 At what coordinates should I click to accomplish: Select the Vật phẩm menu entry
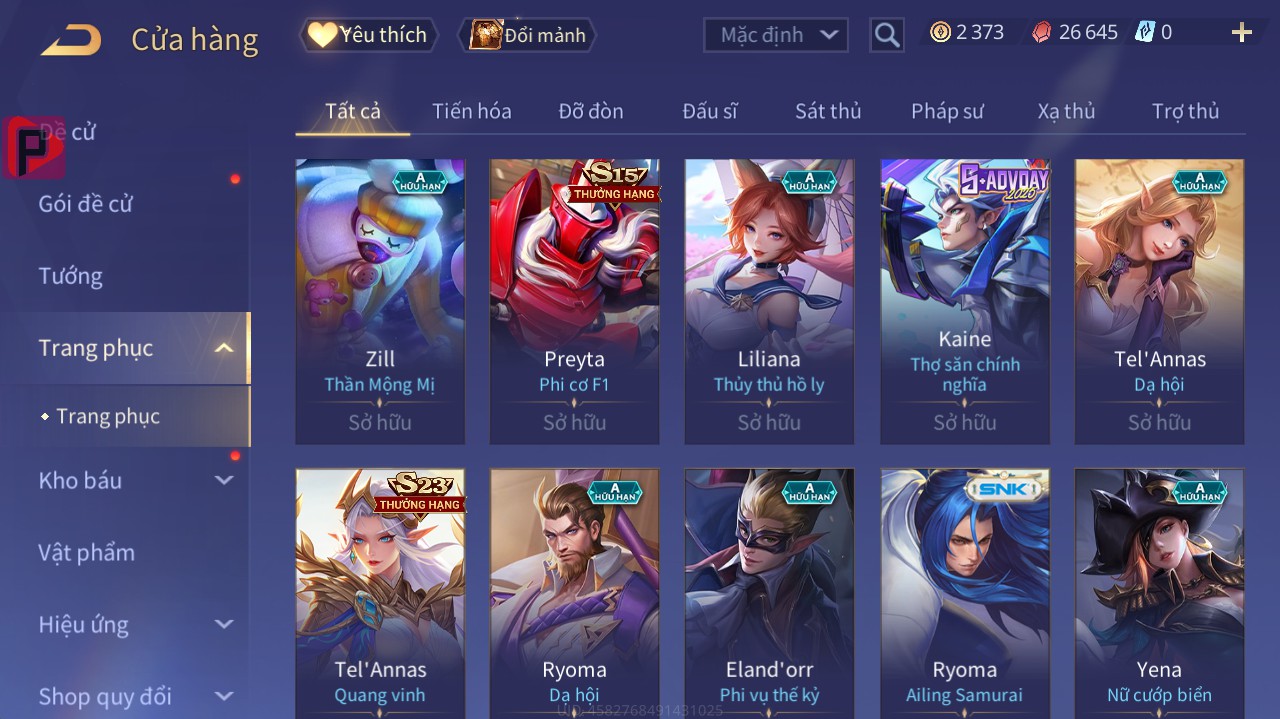pos(86,552)
